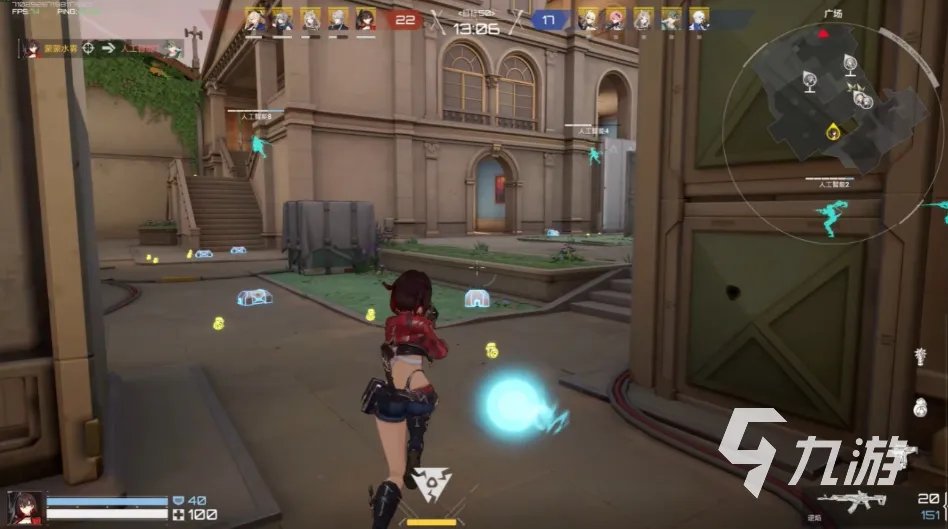Select the red enemy marker on minimap
948x529 pixels.
coord(823,32)
